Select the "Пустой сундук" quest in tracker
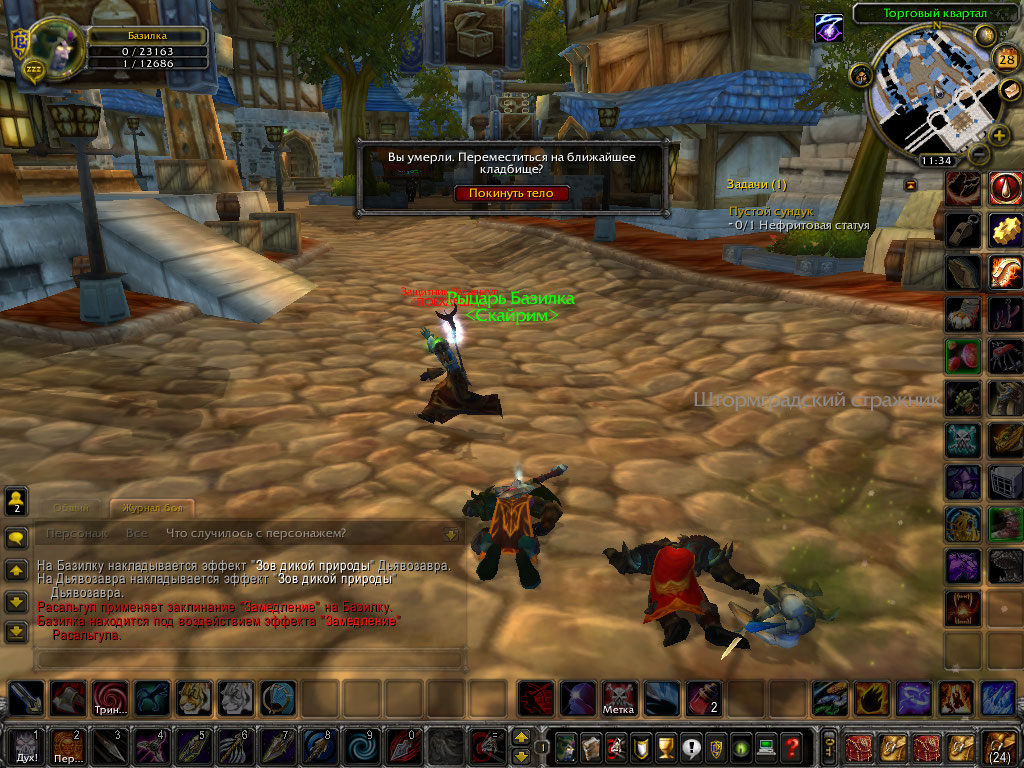Image resolution: width=1024 pixels, height=768 pixels. click(770, 212)
